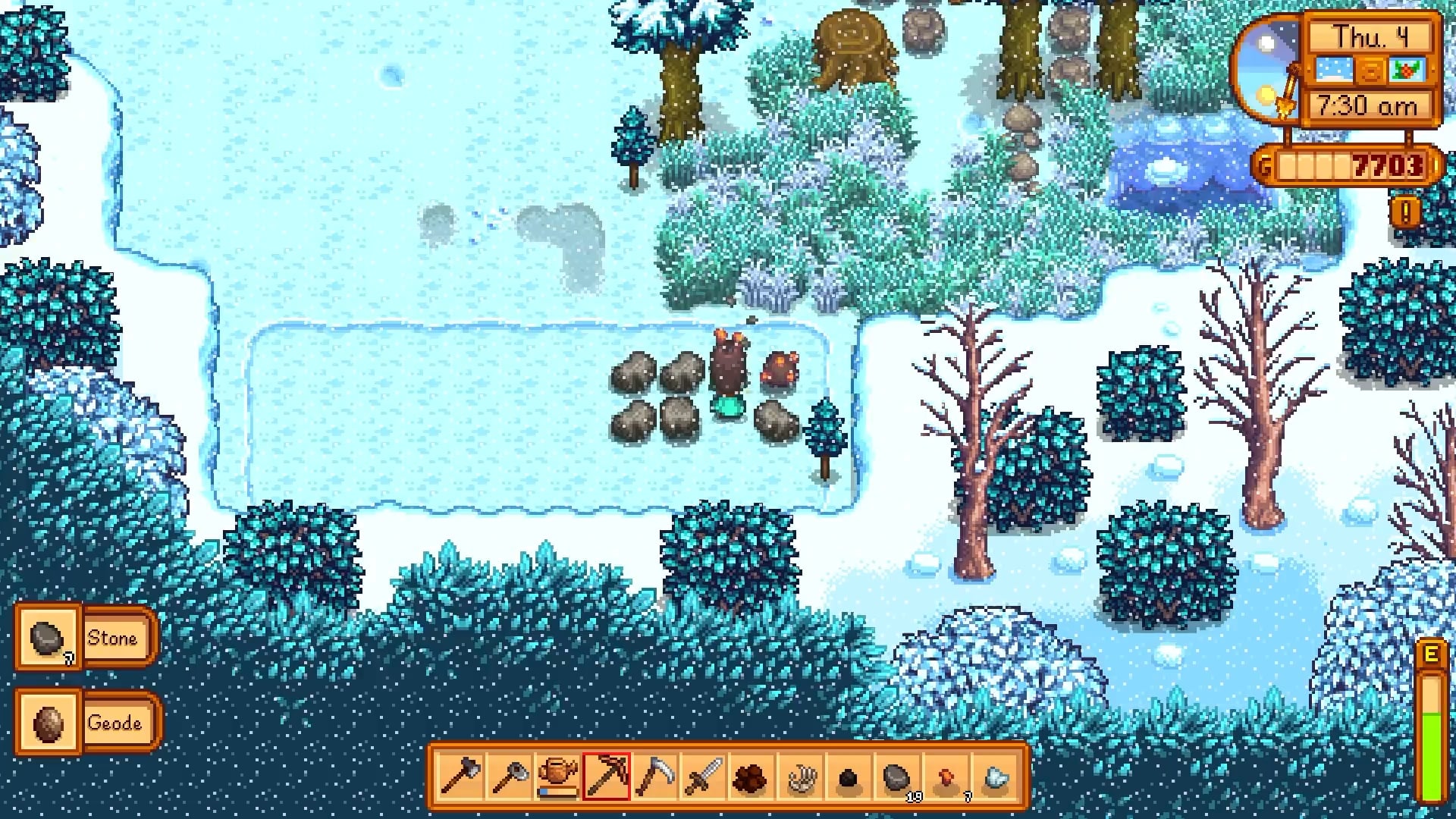This screenshot has width=1456, height=819.
Task: Select the black coal lump slot
Action: coord(849,777)
